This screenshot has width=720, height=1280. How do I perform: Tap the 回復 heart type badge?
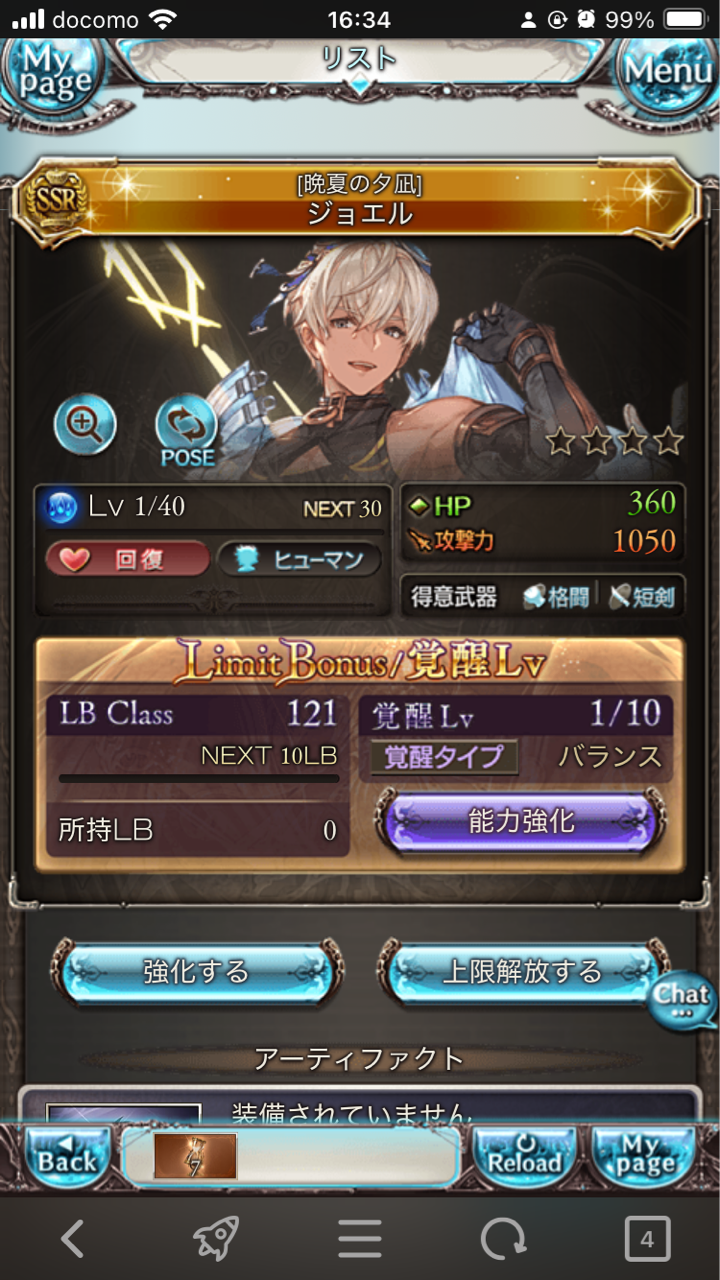[127, 560]
